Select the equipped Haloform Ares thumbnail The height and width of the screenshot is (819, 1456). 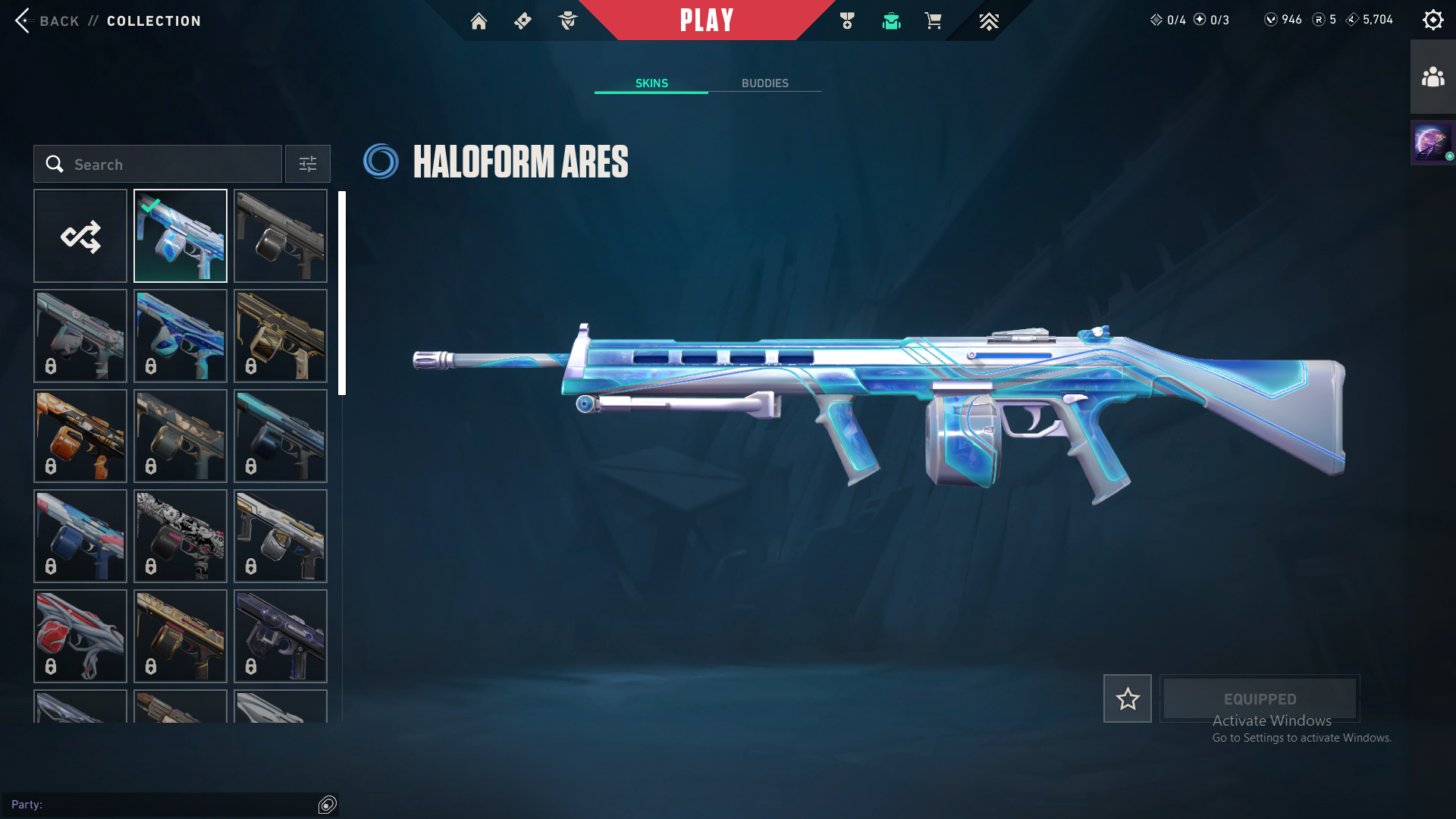coord(180,236)
